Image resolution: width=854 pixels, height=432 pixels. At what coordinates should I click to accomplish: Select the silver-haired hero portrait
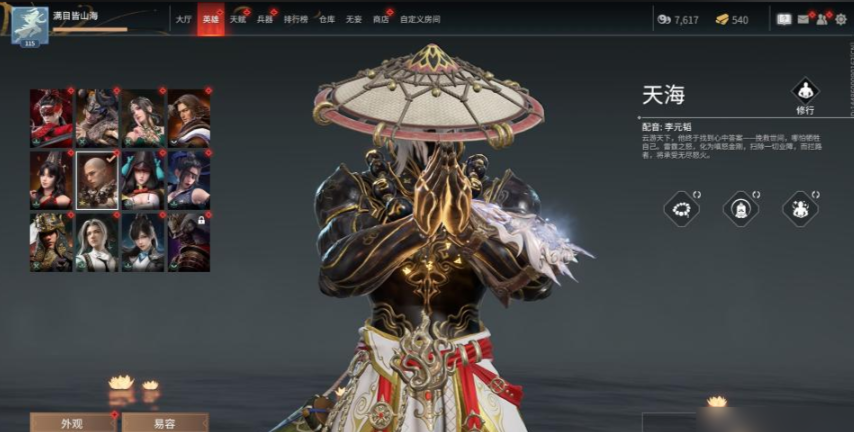coord(97,241)
